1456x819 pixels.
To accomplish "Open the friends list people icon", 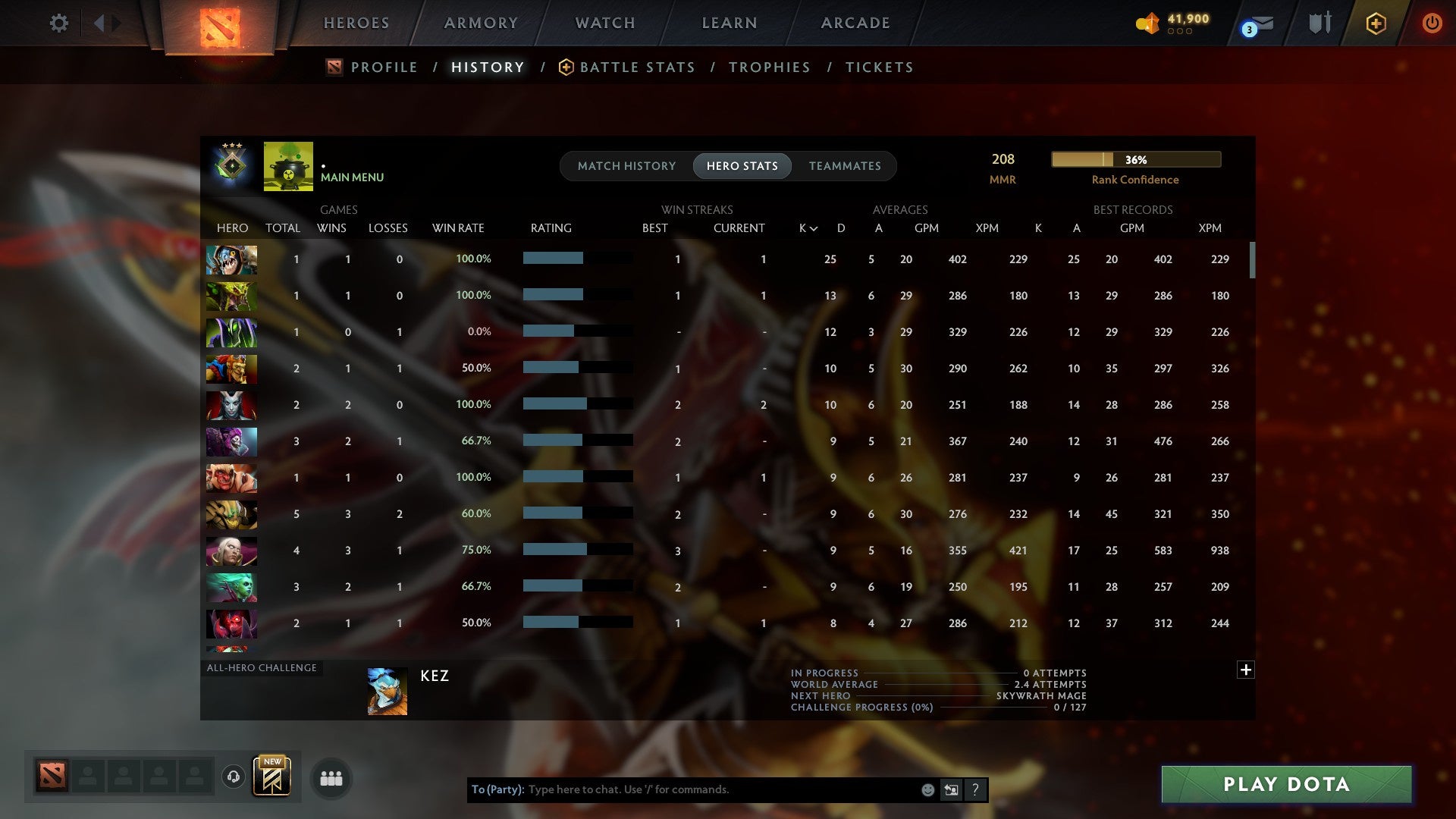I will [330, 778].
